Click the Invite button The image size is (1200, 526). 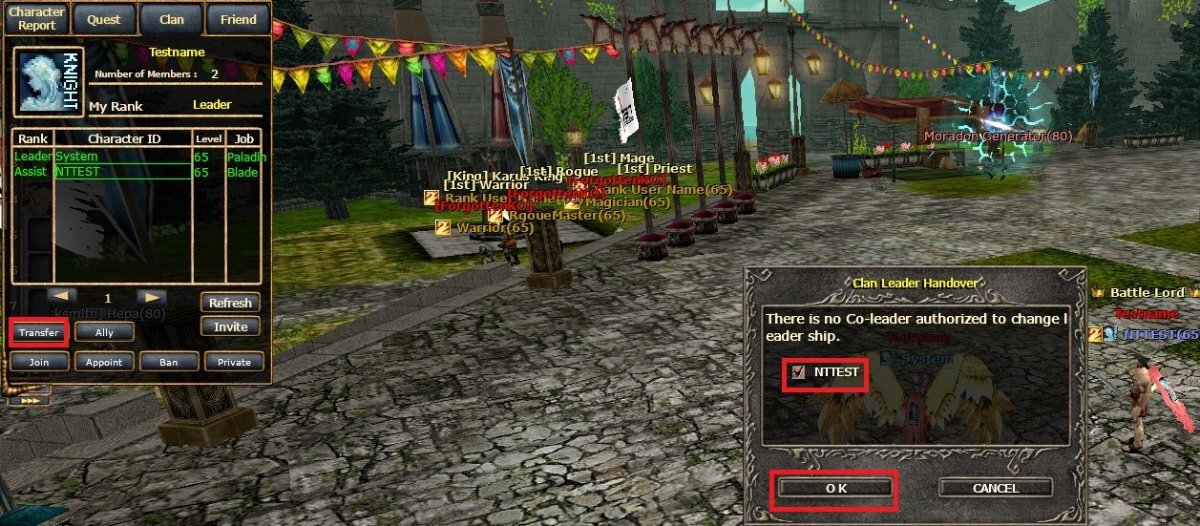point(231,327)
